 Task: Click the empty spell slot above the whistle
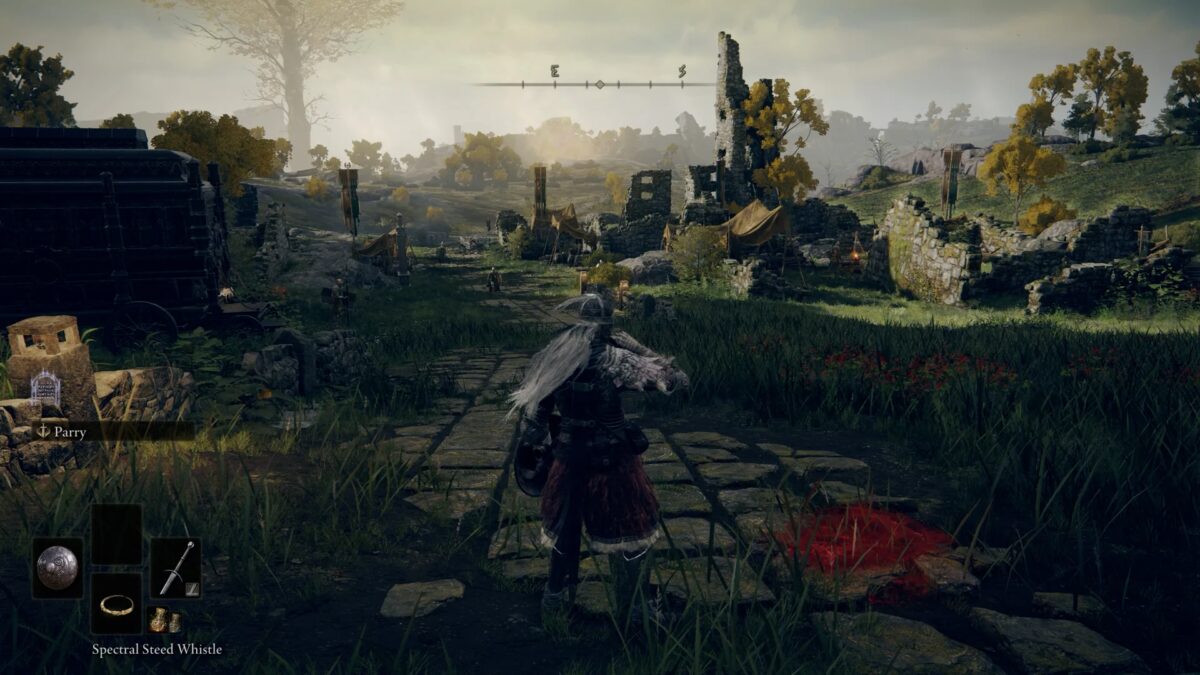[x=116, y=534]
